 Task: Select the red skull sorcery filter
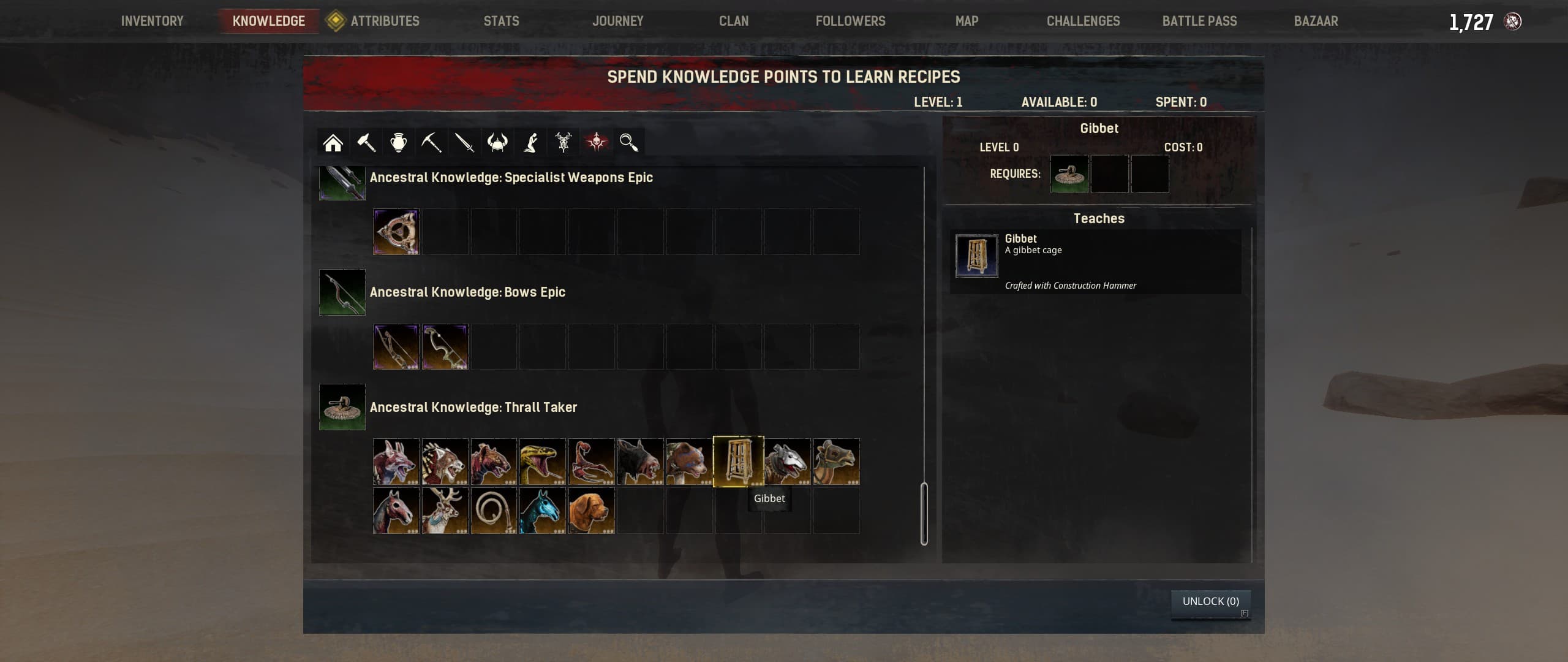pos(597,142)
